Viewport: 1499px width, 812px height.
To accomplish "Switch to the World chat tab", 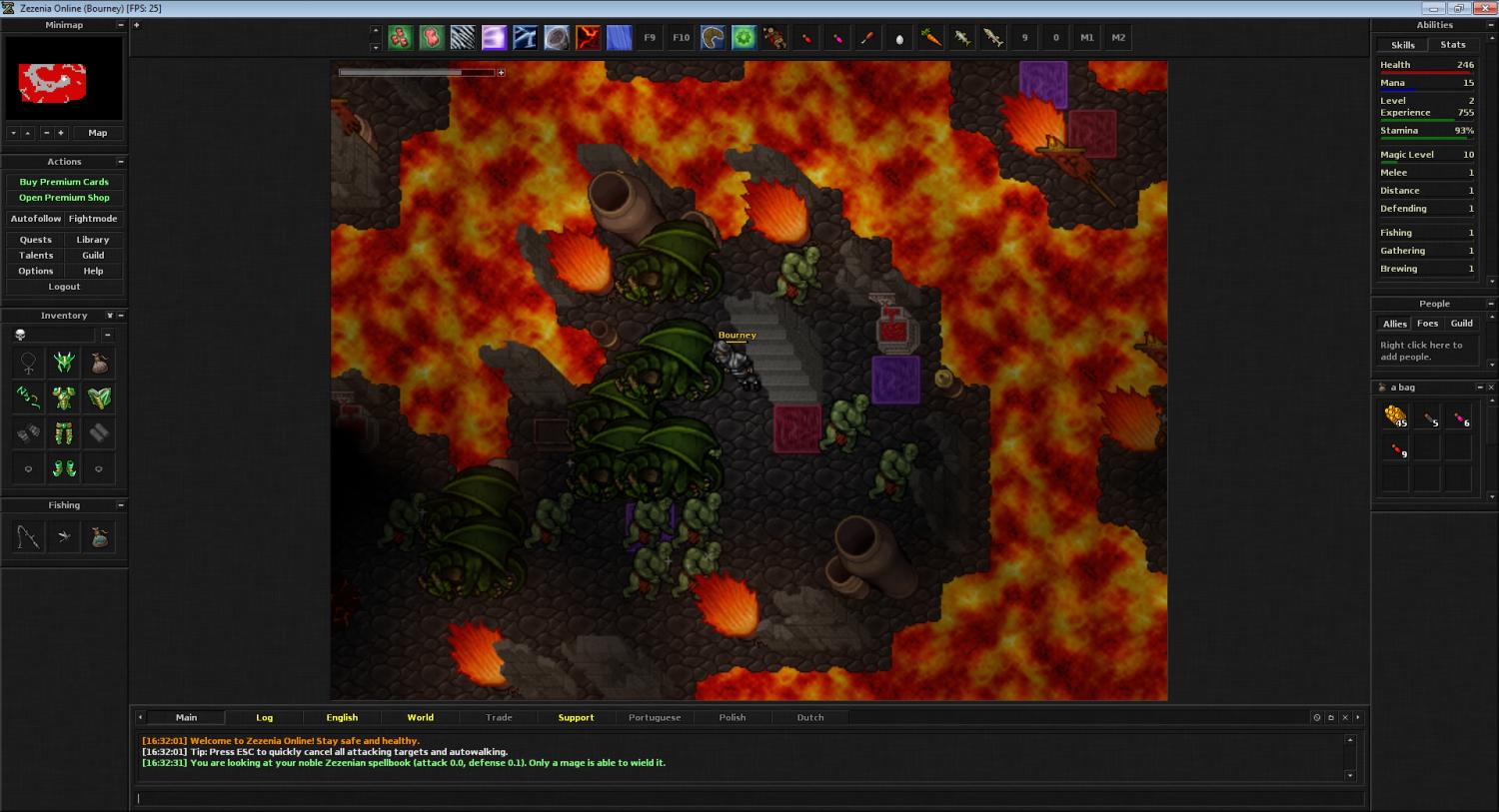I will [x=420, y=717].
